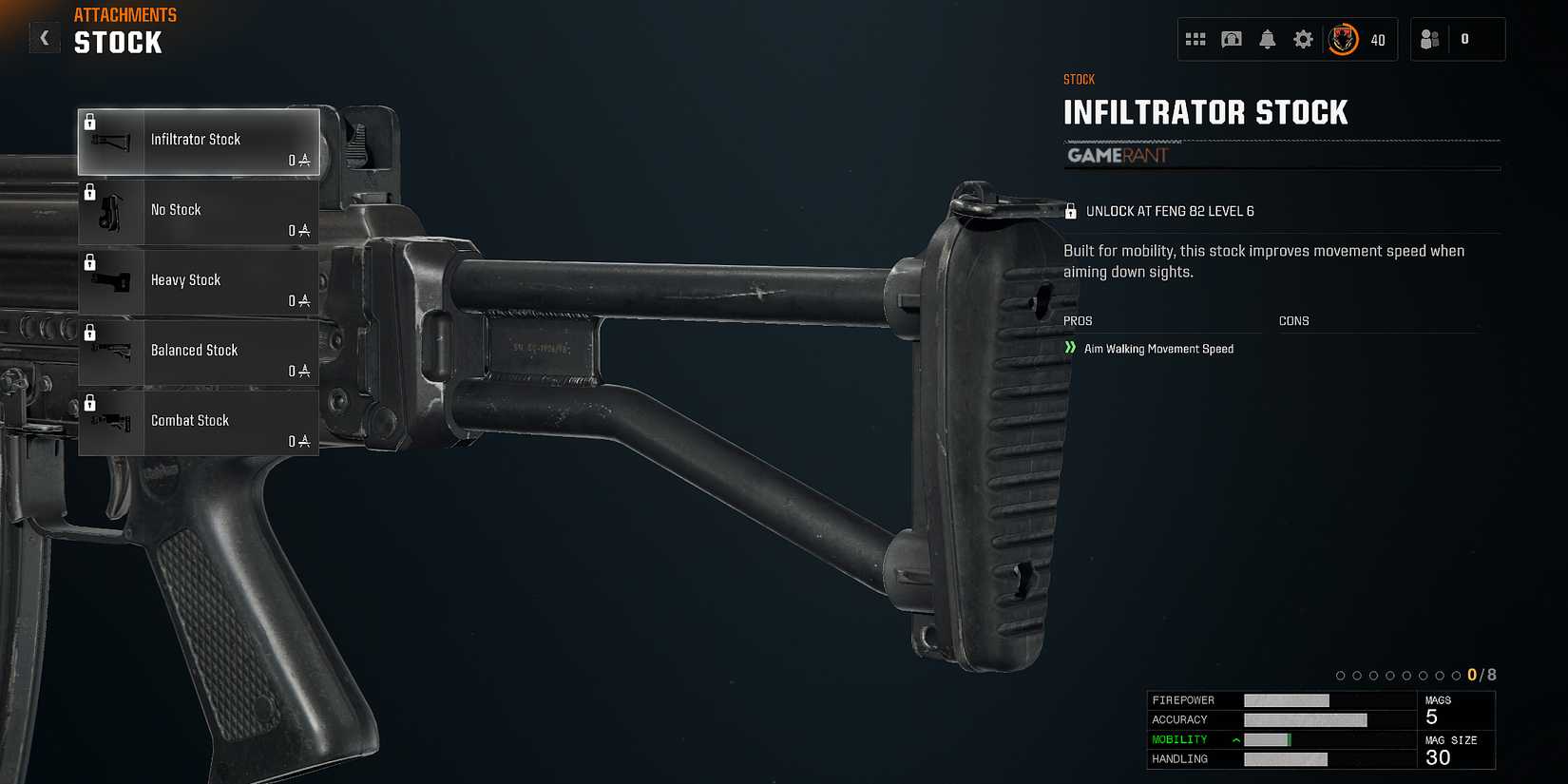Select the Balanced Stock option
Image resolution: width=1568 pixels, height=784 pixels.
coord(200,351)
